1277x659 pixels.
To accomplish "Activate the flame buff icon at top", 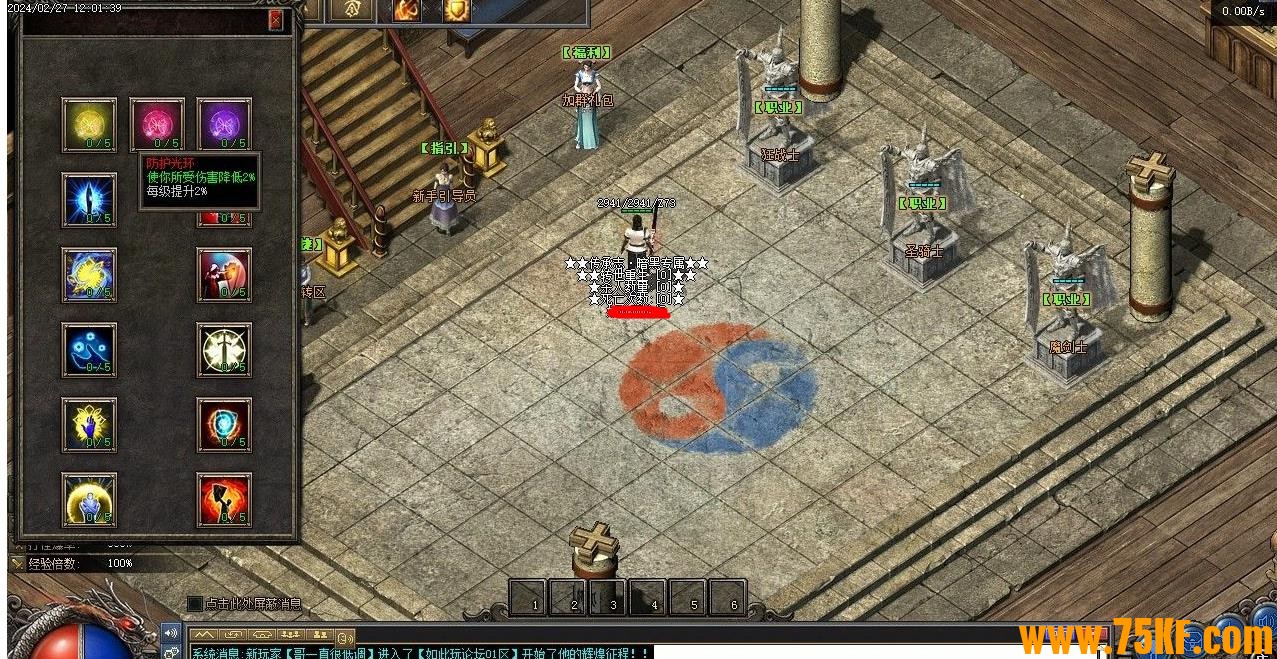I will (407, 10).
